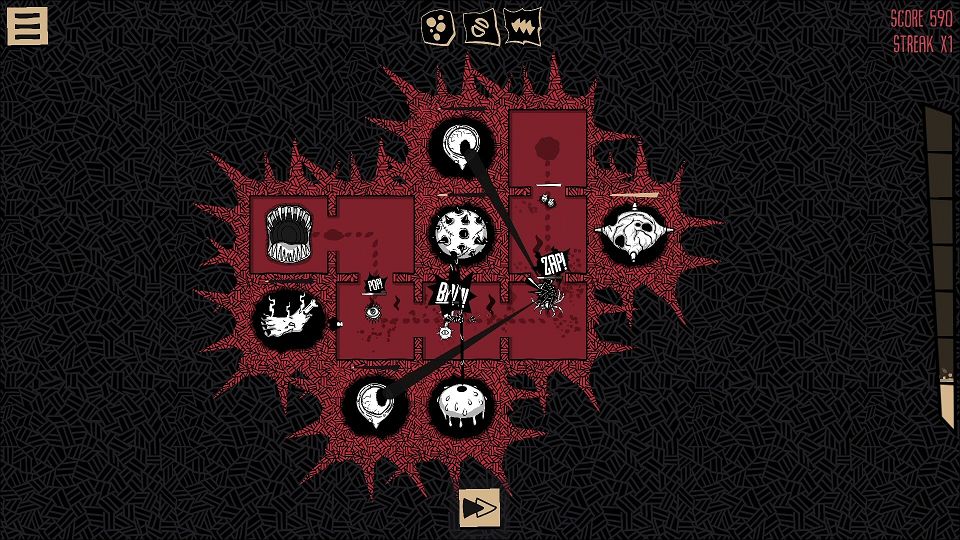Click the fast-forward button
Screen dimensions: 960x540
(479, 508)
